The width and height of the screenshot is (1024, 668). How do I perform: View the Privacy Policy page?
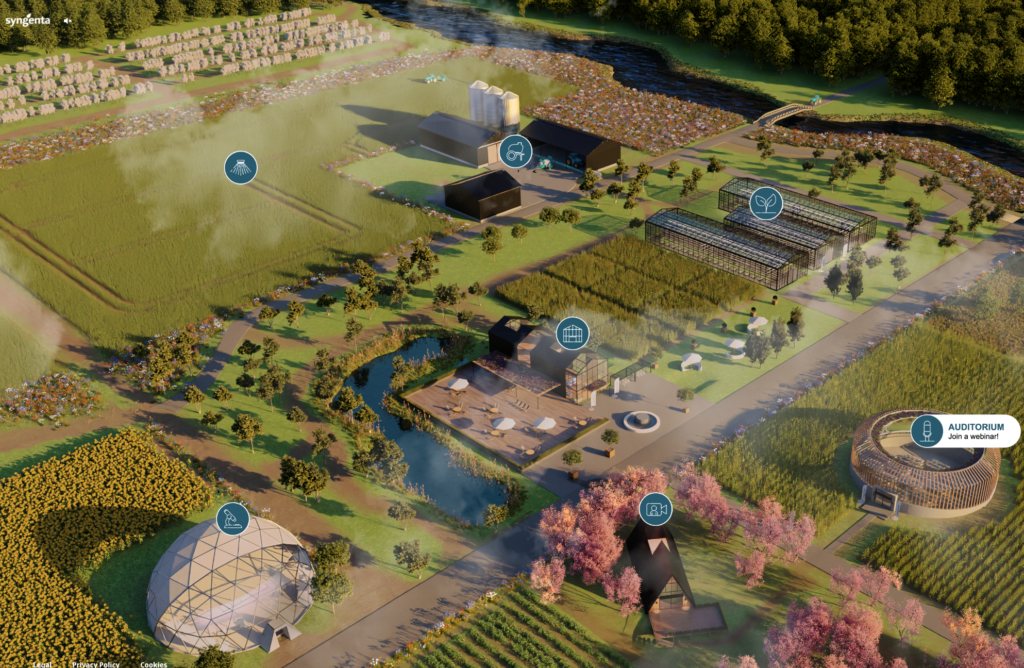point(96,664)
